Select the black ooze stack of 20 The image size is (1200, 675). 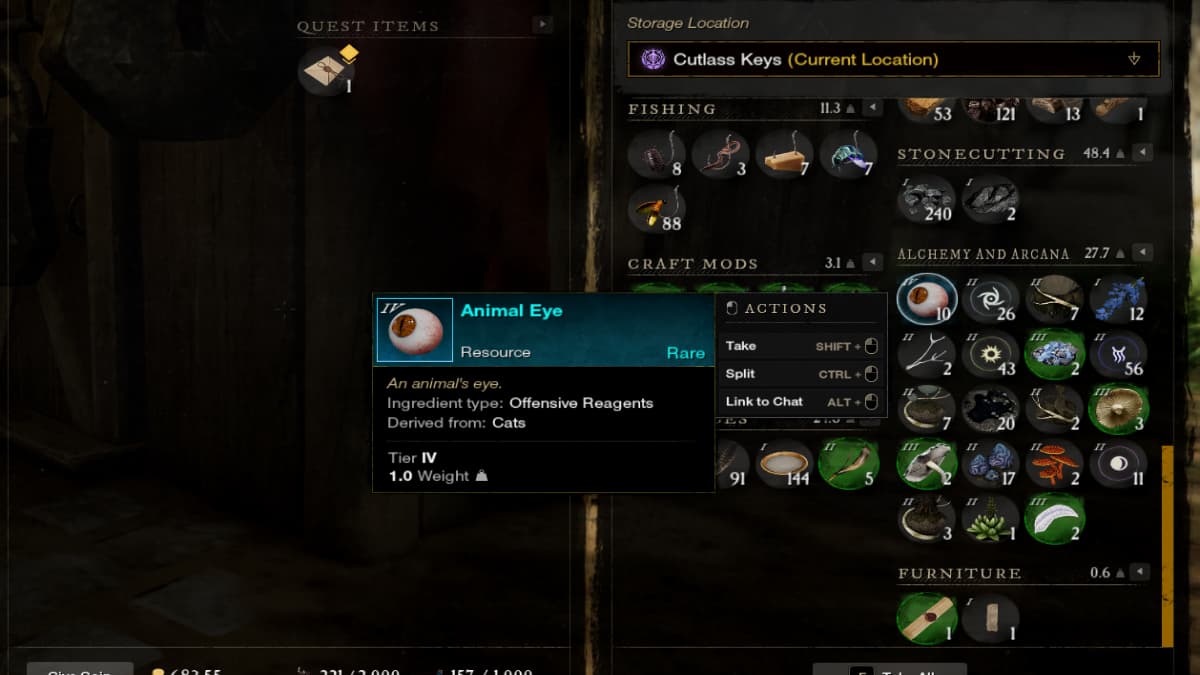coord(990,408)
